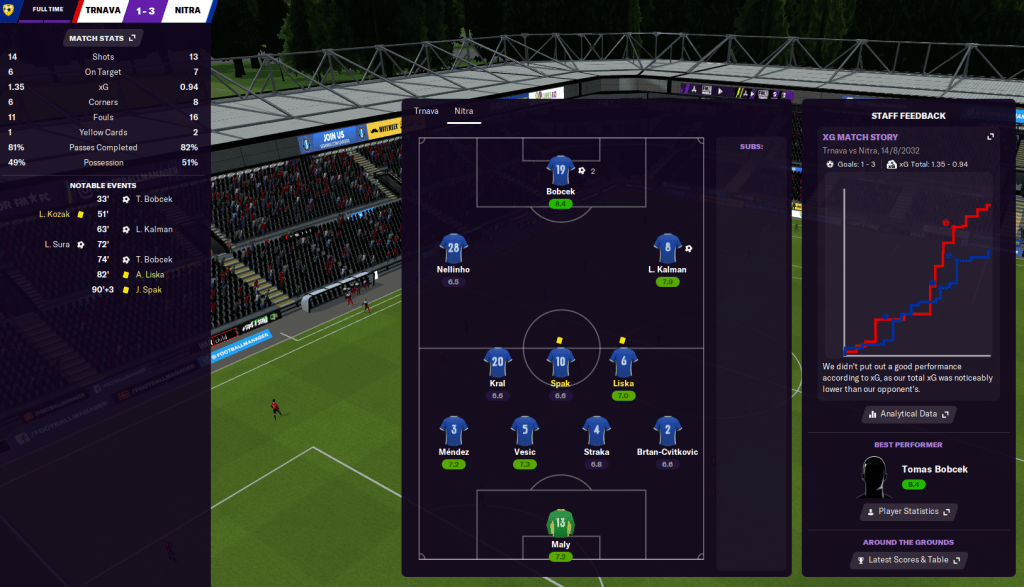Choose L. Kalman's number 8 shirt

pos(667,247)
